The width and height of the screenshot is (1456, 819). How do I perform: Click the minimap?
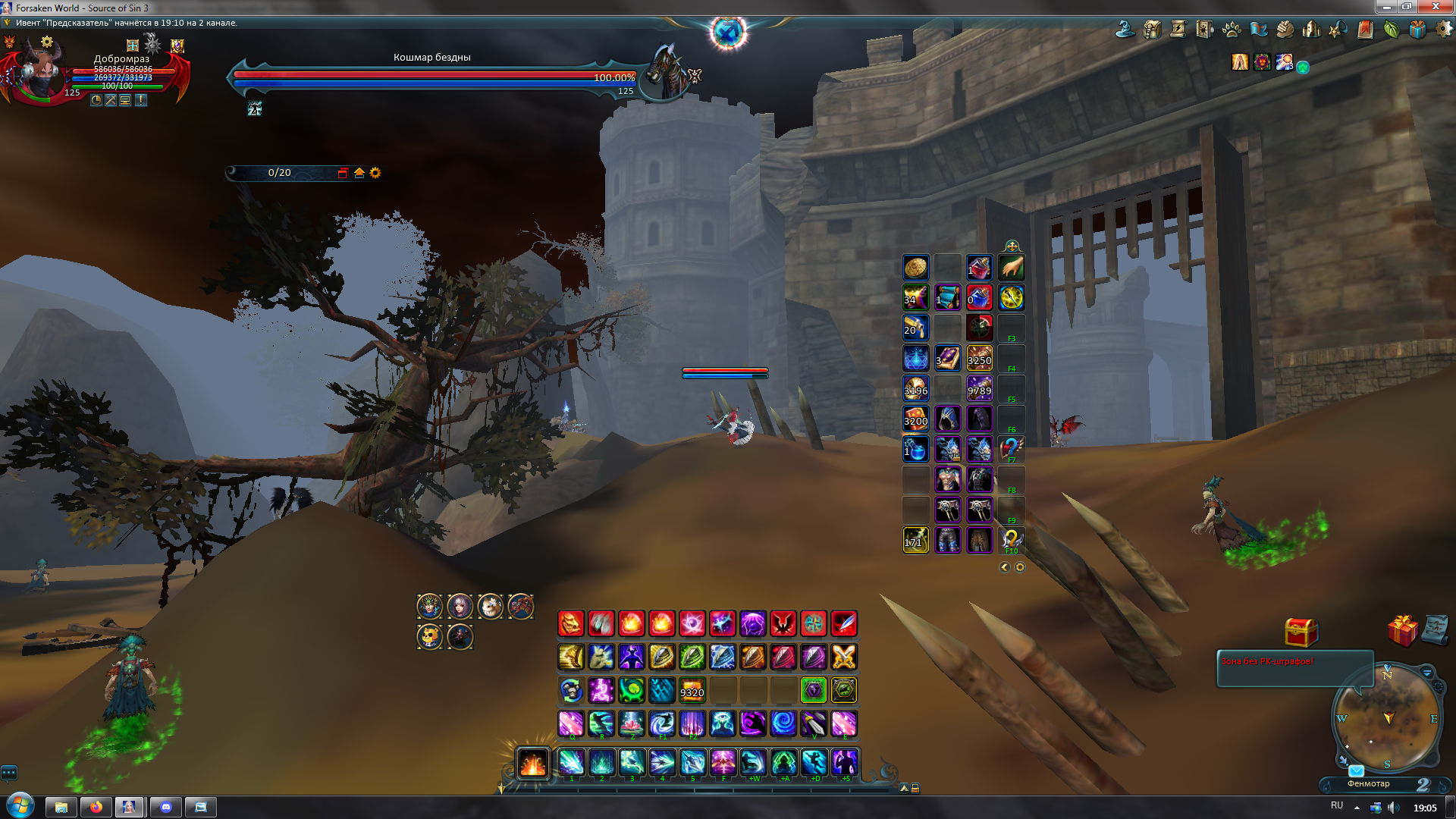pyautogui.click(x=1386, y=718)
